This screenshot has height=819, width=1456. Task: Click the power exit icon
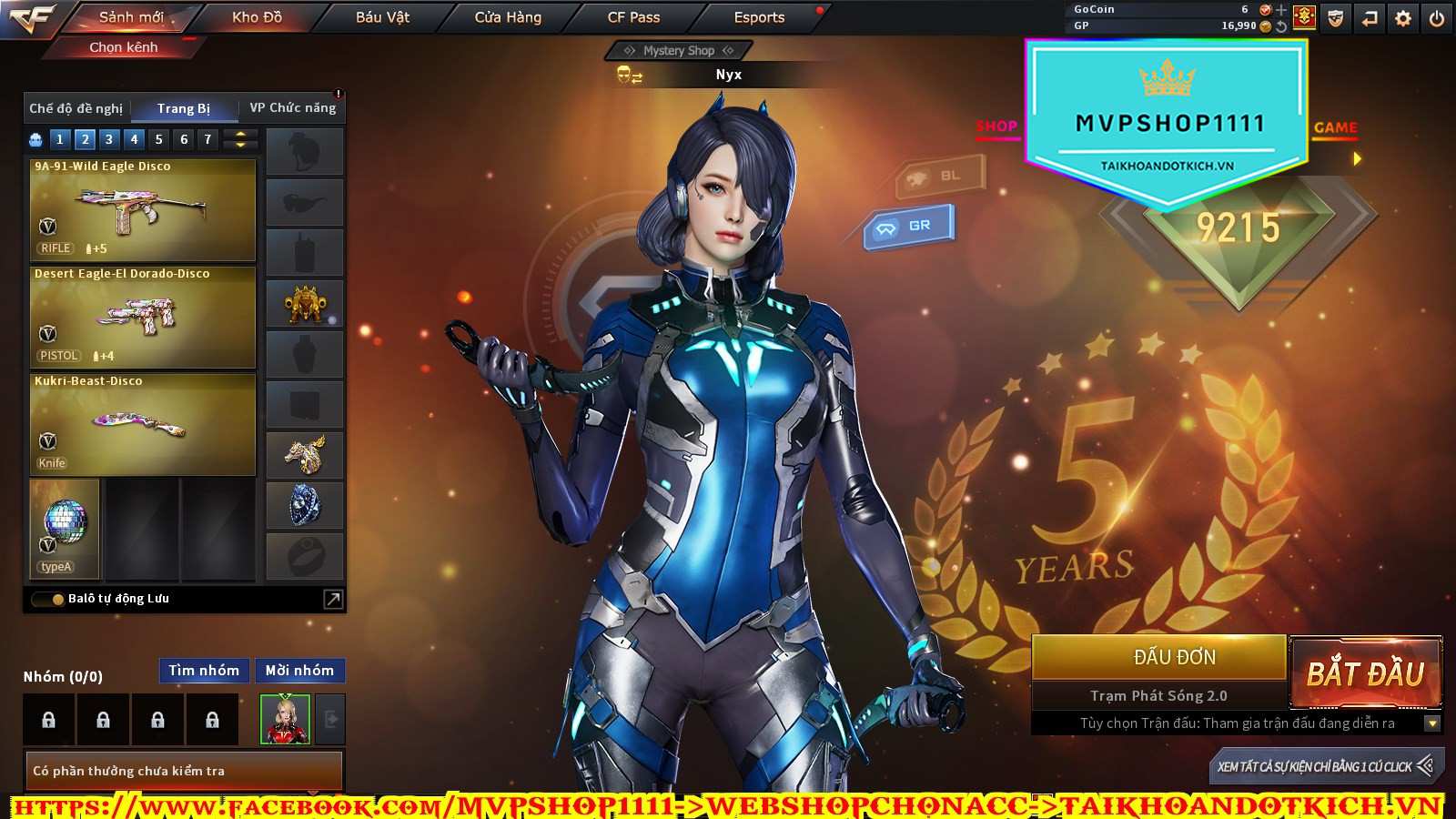1437,18
